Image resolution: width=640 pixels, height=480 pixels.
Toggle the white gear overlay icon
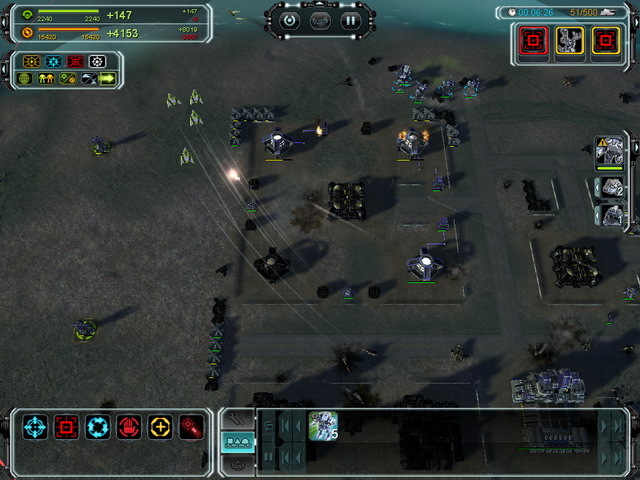[x=97, y=62]
